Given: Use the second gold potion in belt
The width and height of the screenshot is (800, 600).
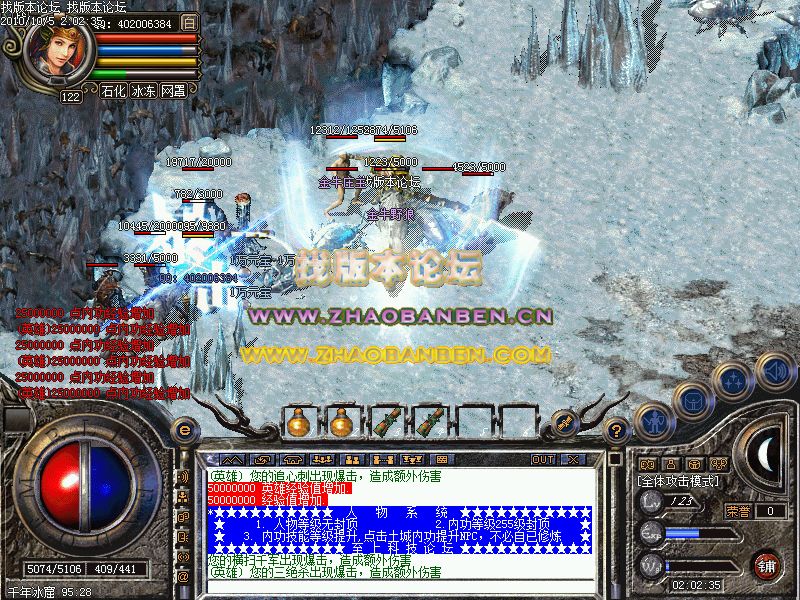Looking at the screenshot, I should click(341, 422).
